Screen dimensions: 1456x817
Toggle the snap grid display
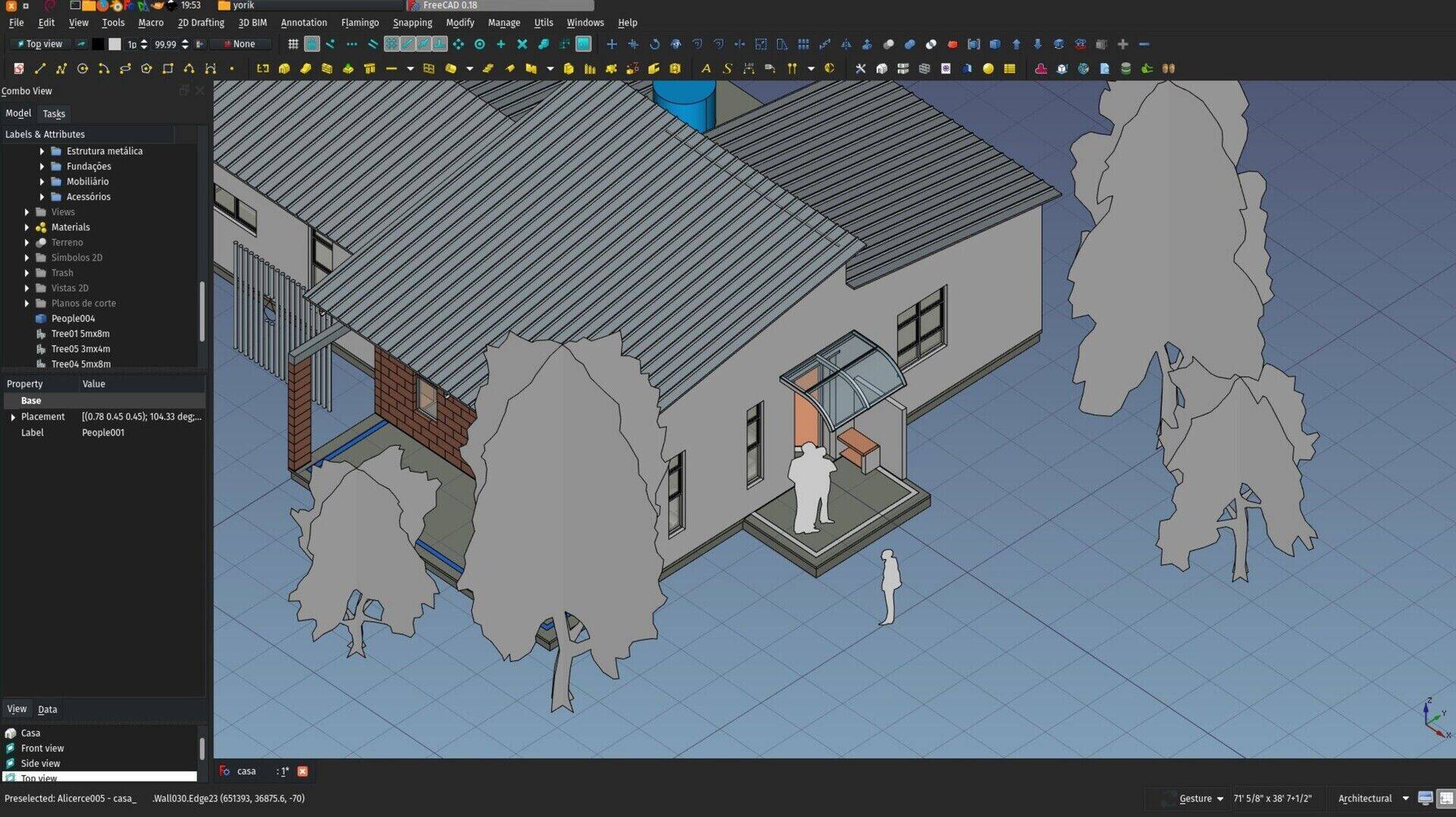293,44
